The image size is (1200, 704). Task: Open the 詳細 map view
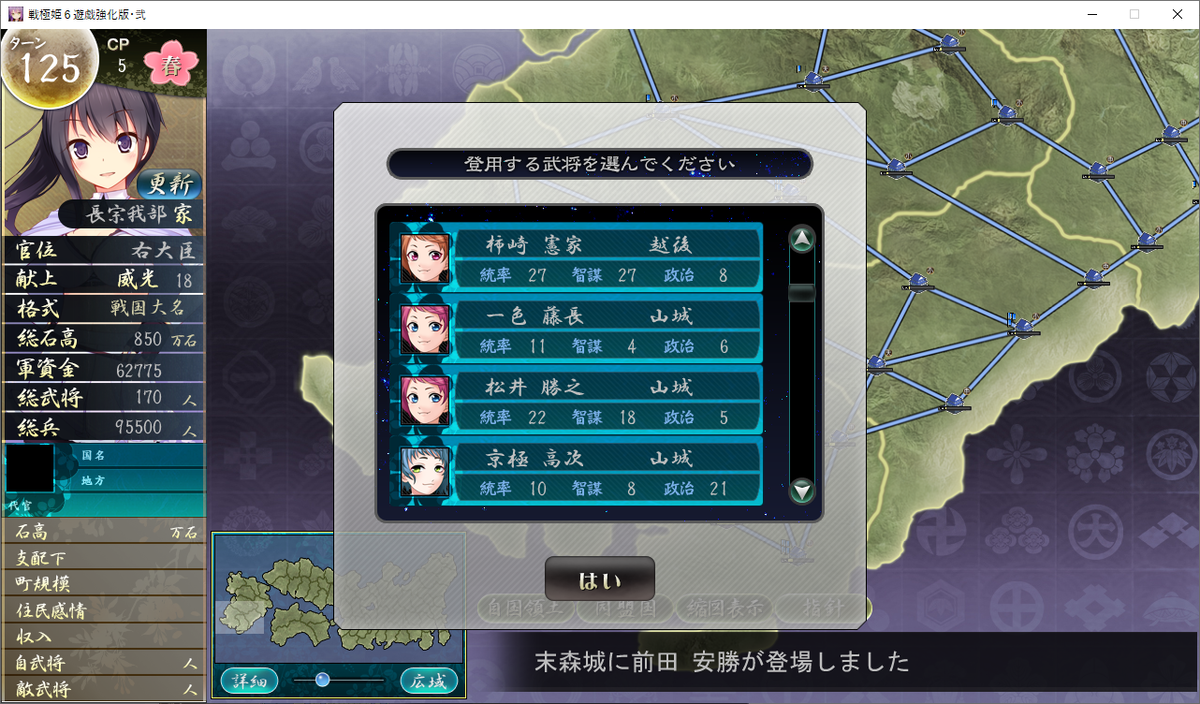[249, 681]
